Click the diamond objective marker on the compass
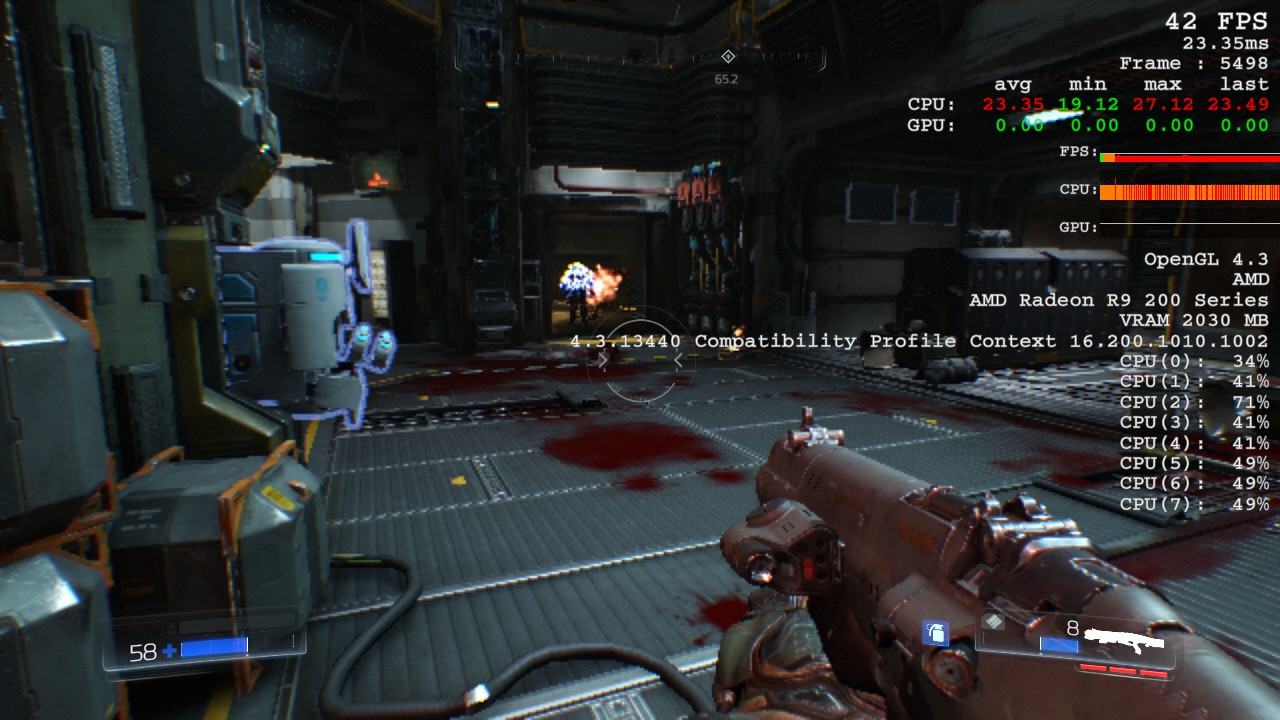1280x720 pixels. tap(728, 56)
